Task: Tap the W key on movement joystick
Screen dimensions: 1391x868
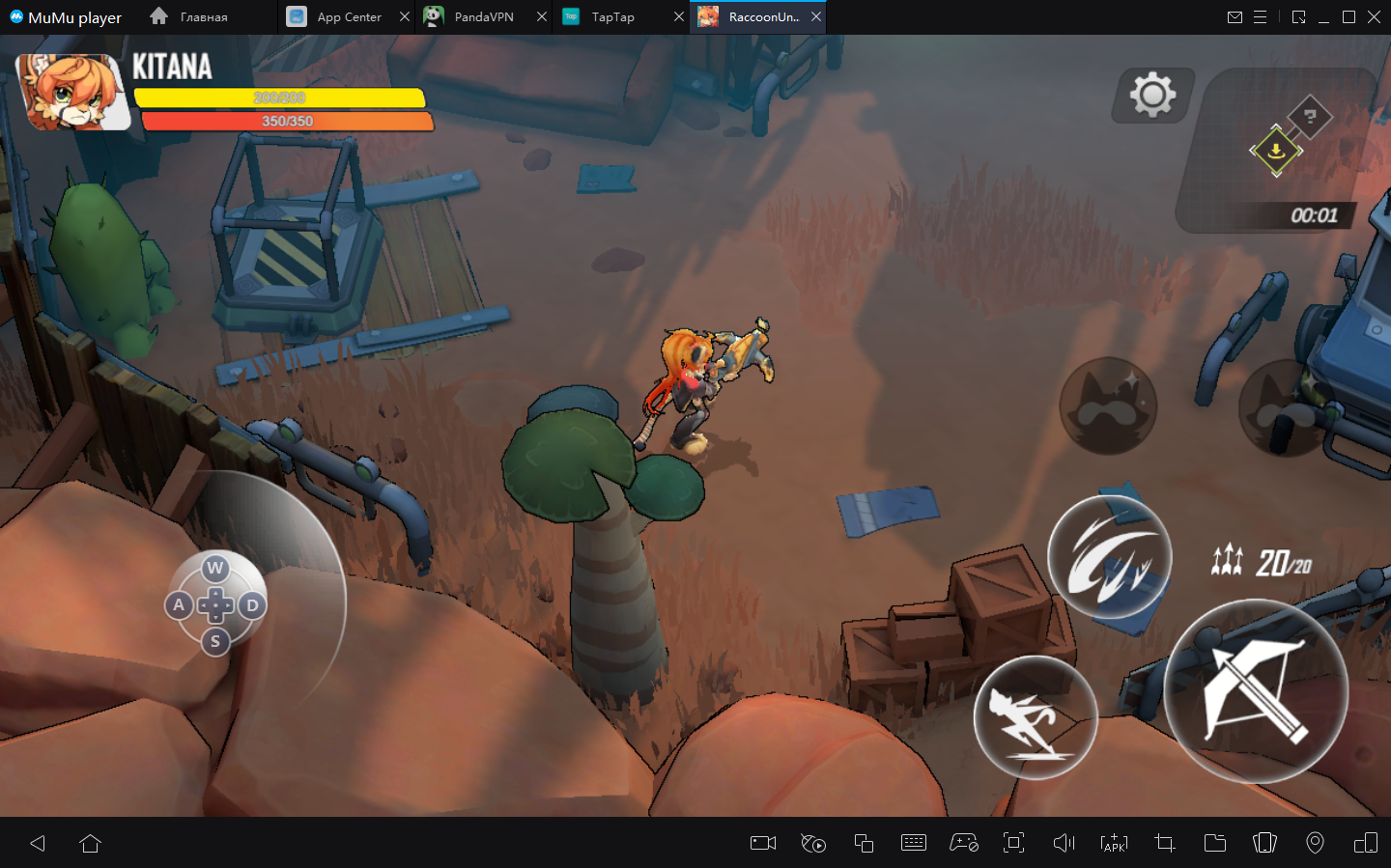Action: [215, 569]
